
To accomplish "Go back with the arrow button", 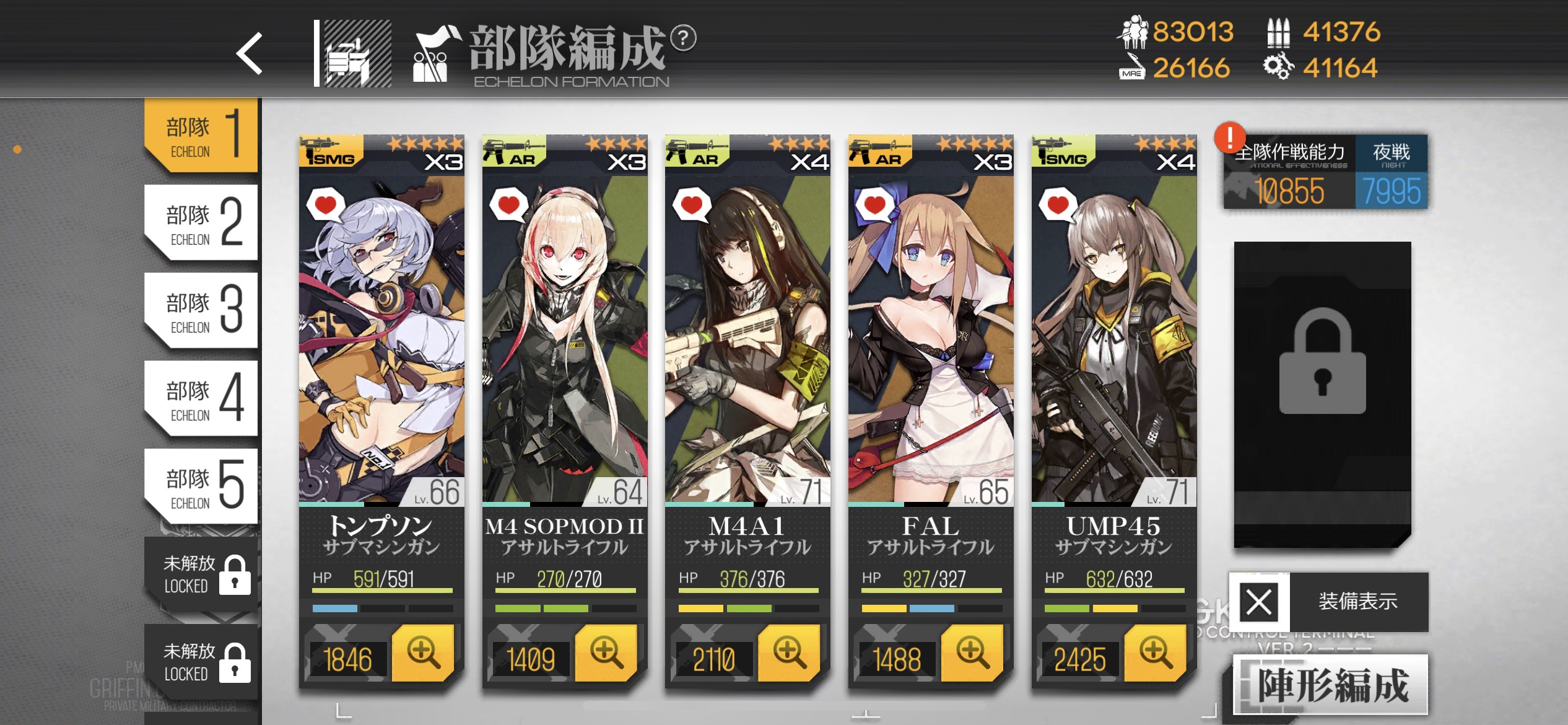I will tap(250, 53).
